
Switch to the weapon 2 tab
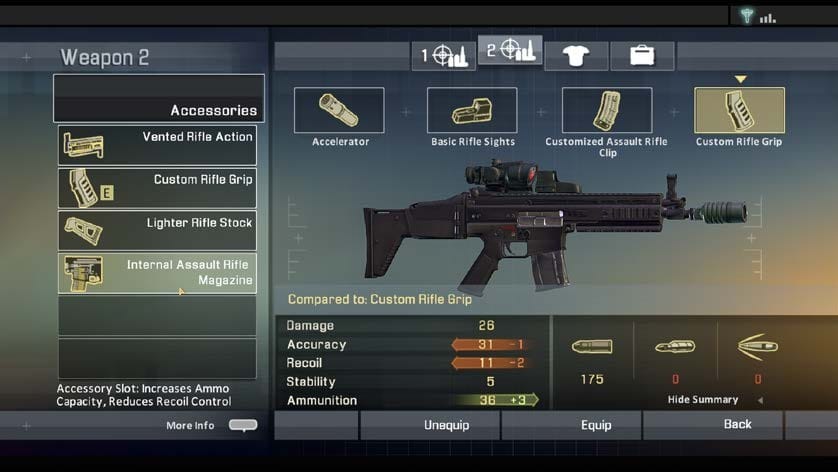point(510,50)
